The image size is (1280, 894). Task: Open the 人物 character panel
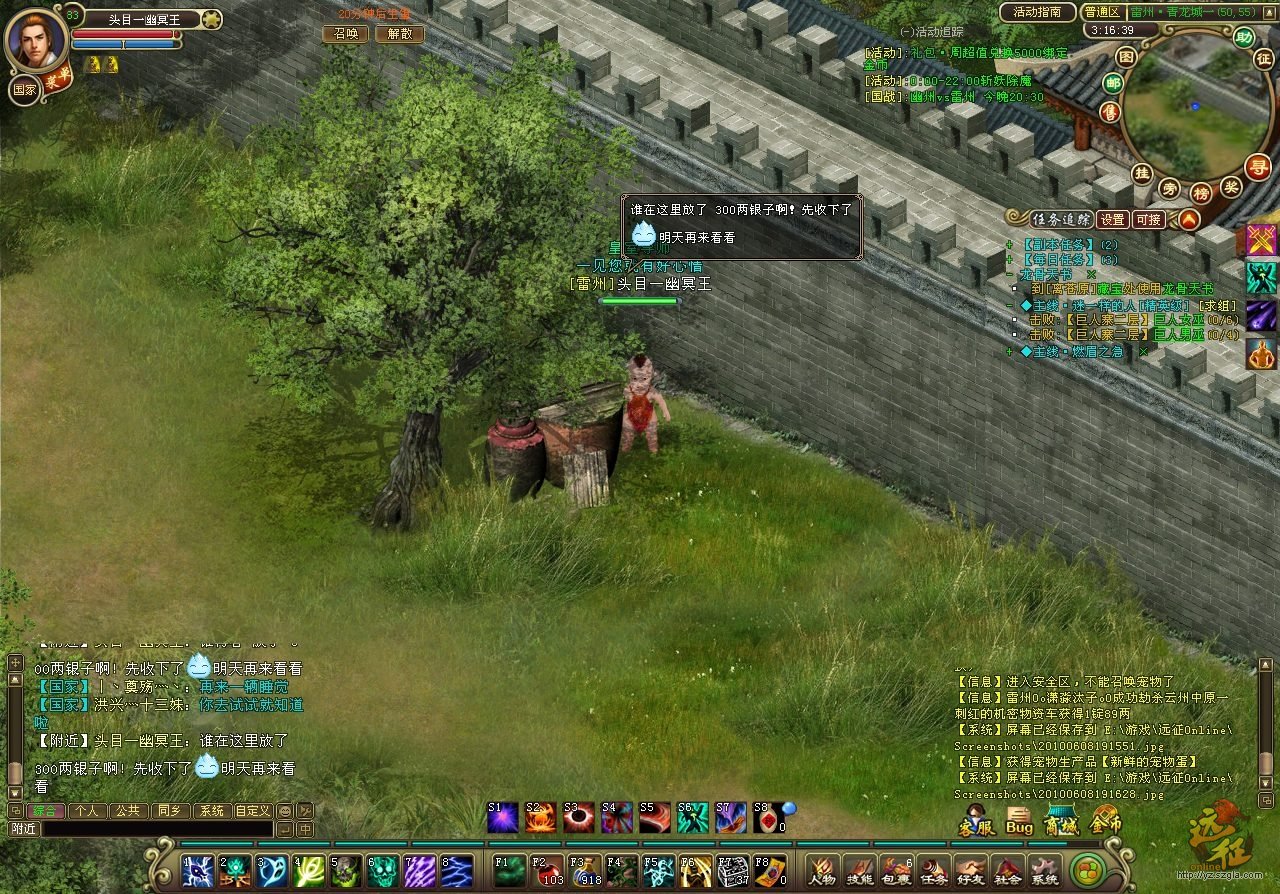[822, 870]
